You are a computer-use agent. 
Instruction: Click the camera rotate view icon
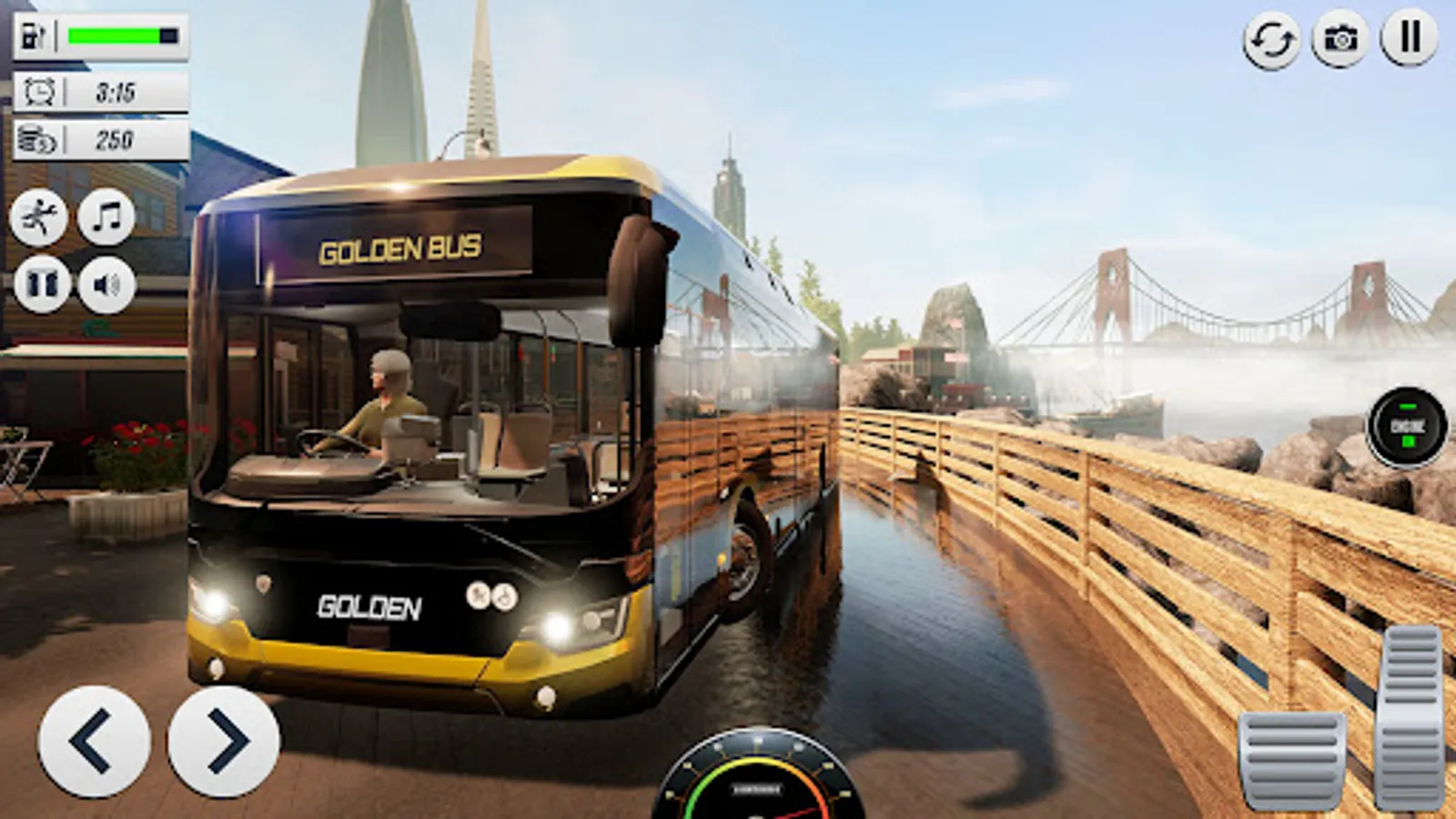[1270, 38]
